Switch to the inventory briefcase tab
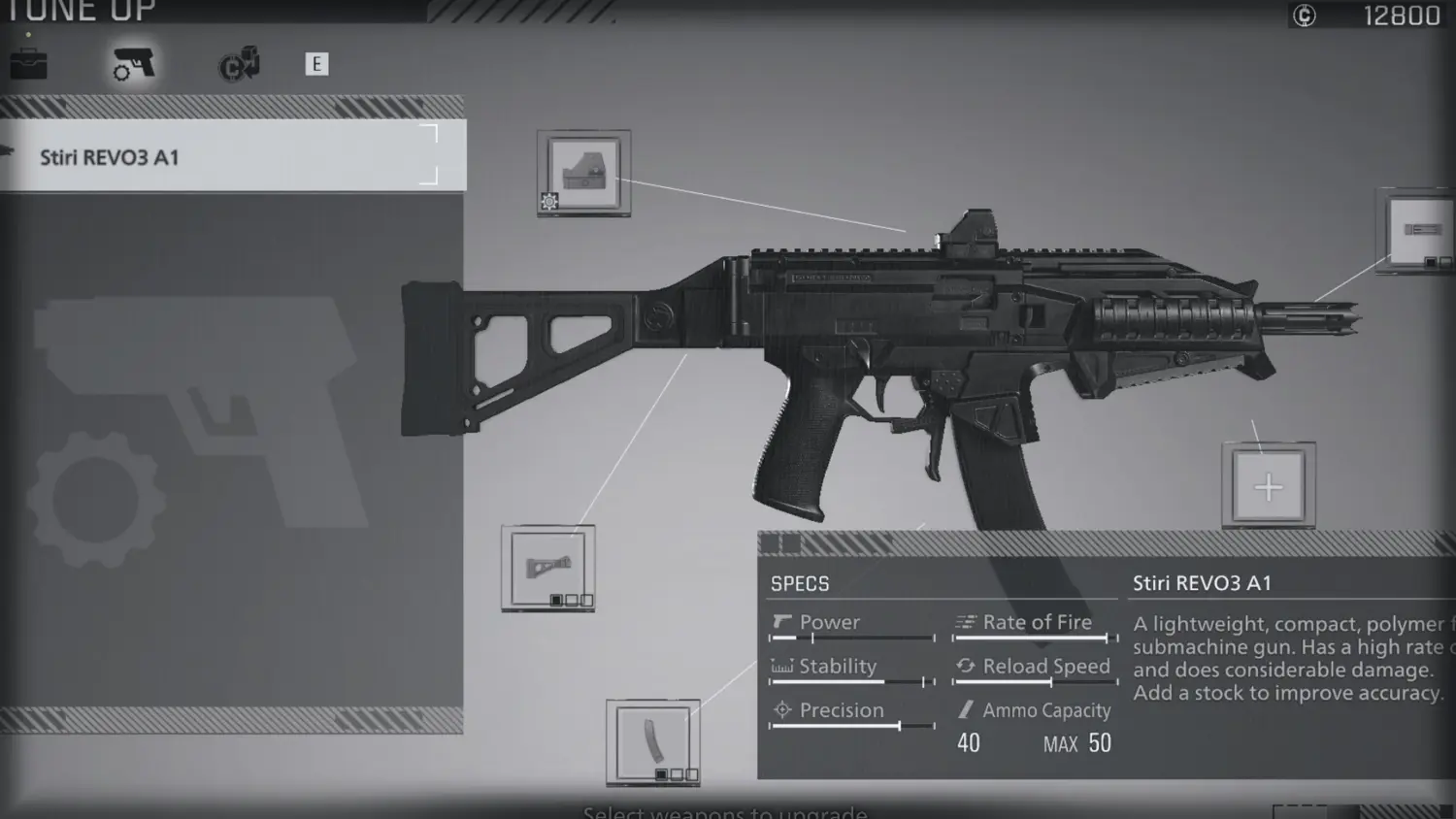The height and width of the screenshot is (819, 1456). [29, 64]
